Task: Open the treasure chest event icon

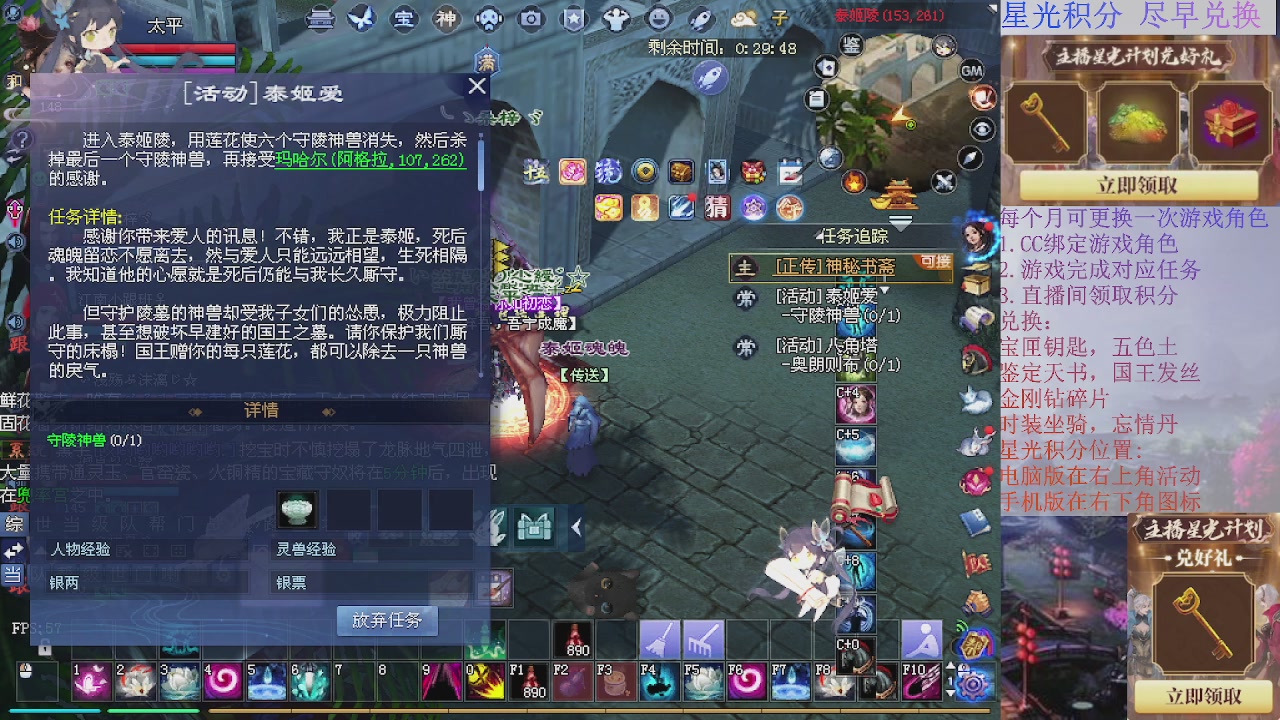Action: [680, 171]
